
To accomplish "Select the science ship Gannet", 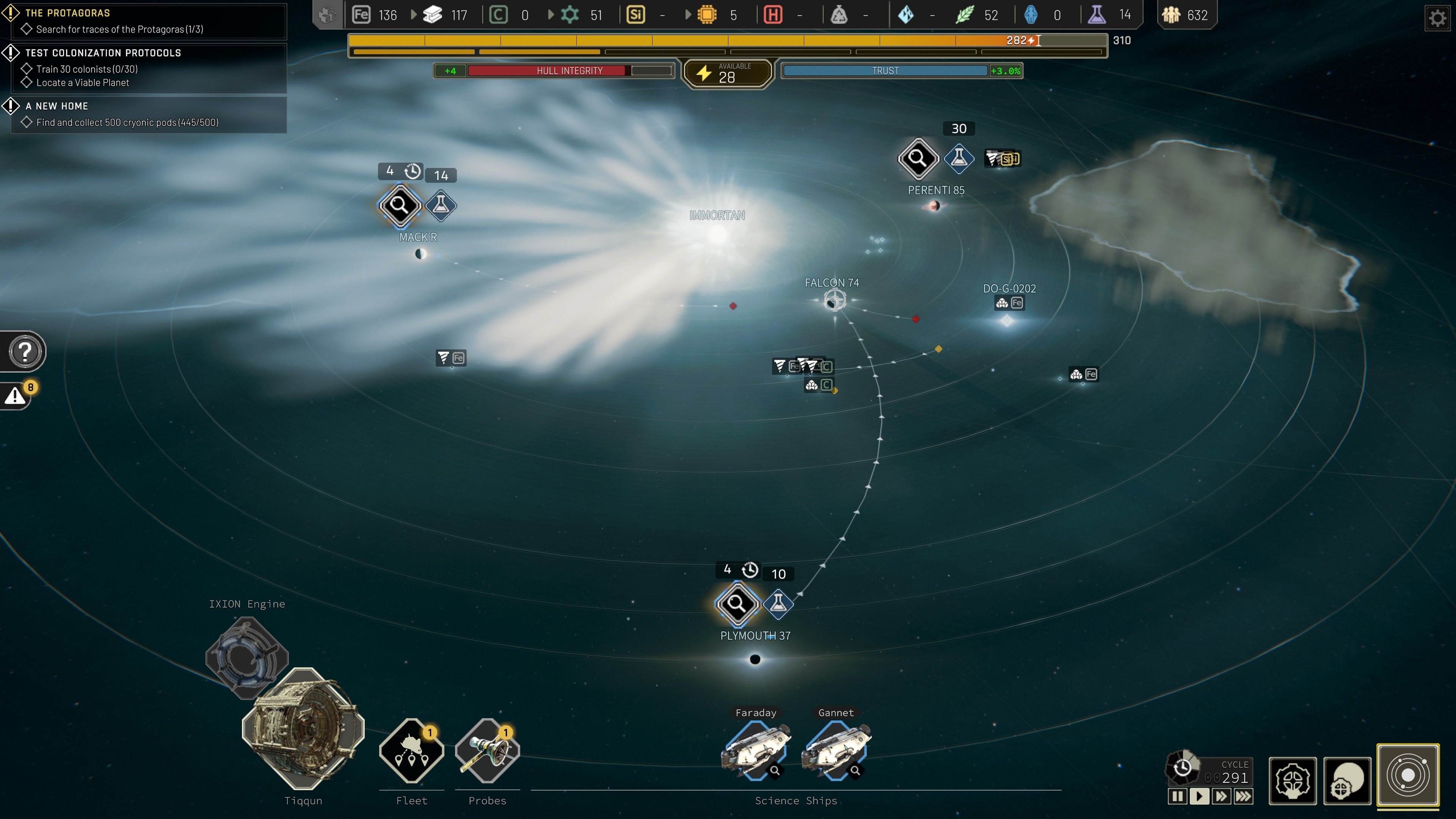I will click(x=836, y=750).
